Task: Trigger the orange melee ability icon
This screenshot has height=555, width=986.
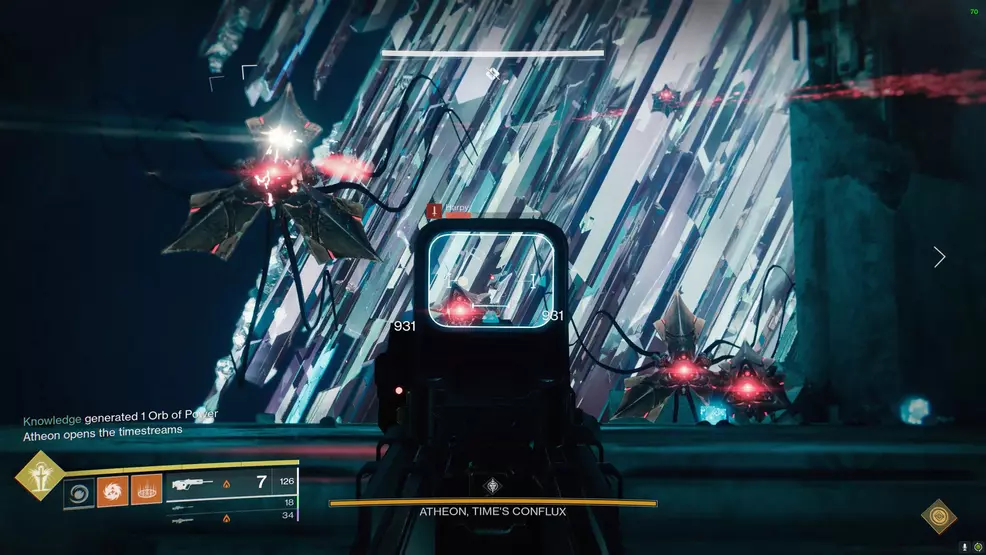Action: pos(113,492)
